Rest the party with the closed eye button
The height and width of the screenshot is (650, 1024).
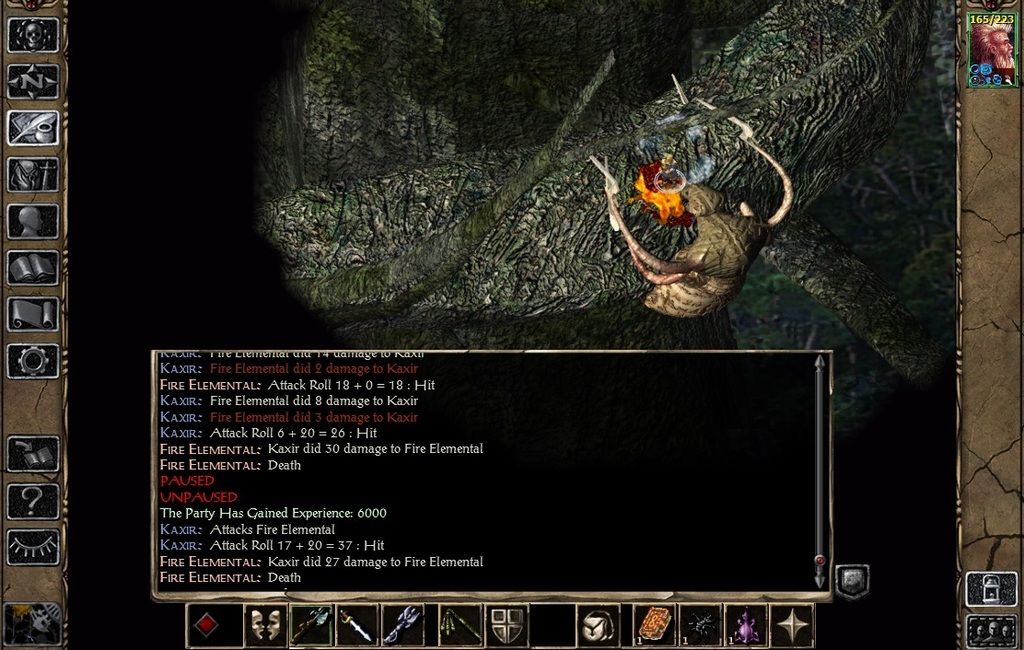tap(33, 547)
